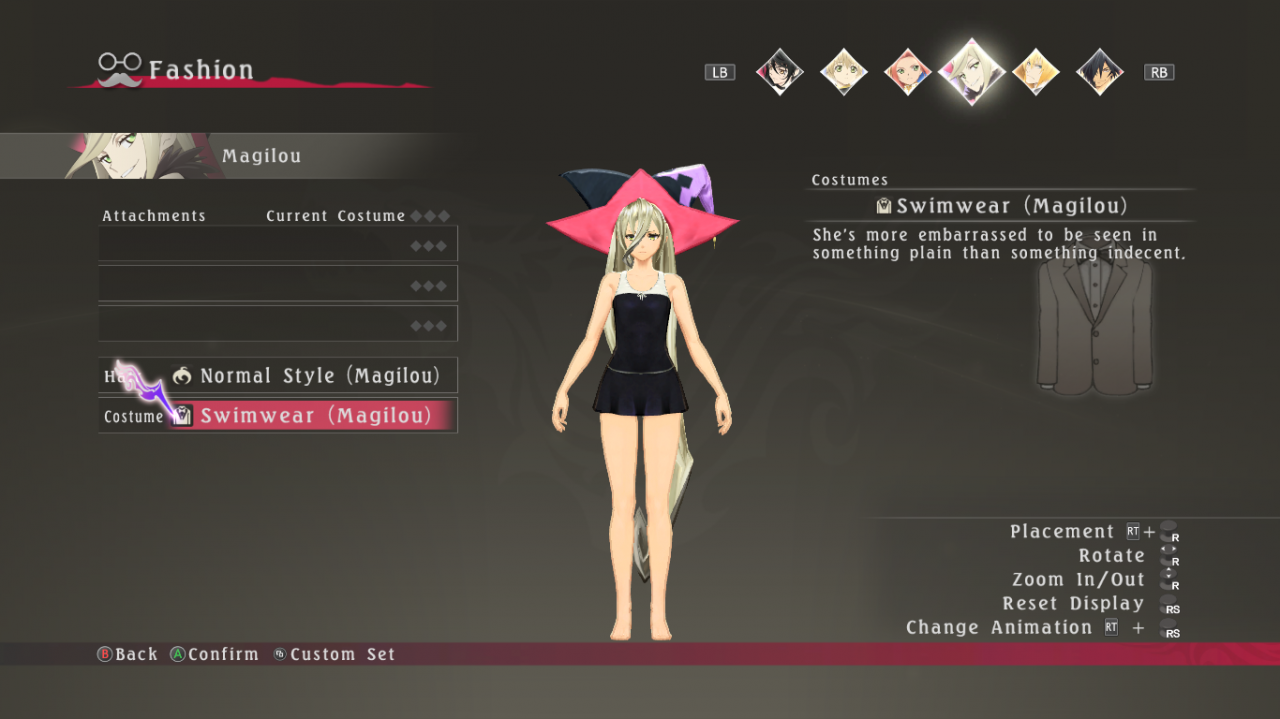
Task: Switch to Eizen's blond portrait
Action: tap(1035, 72)
